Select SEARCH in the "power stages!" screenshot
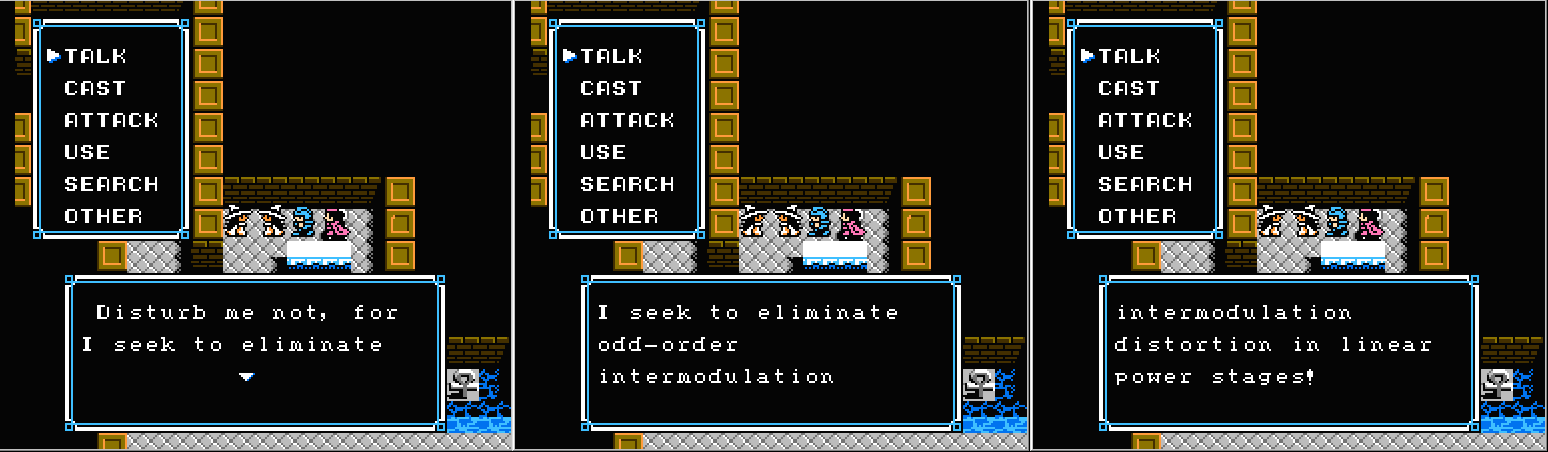This screenshot has width=1548, height=452. (1145, 184)
